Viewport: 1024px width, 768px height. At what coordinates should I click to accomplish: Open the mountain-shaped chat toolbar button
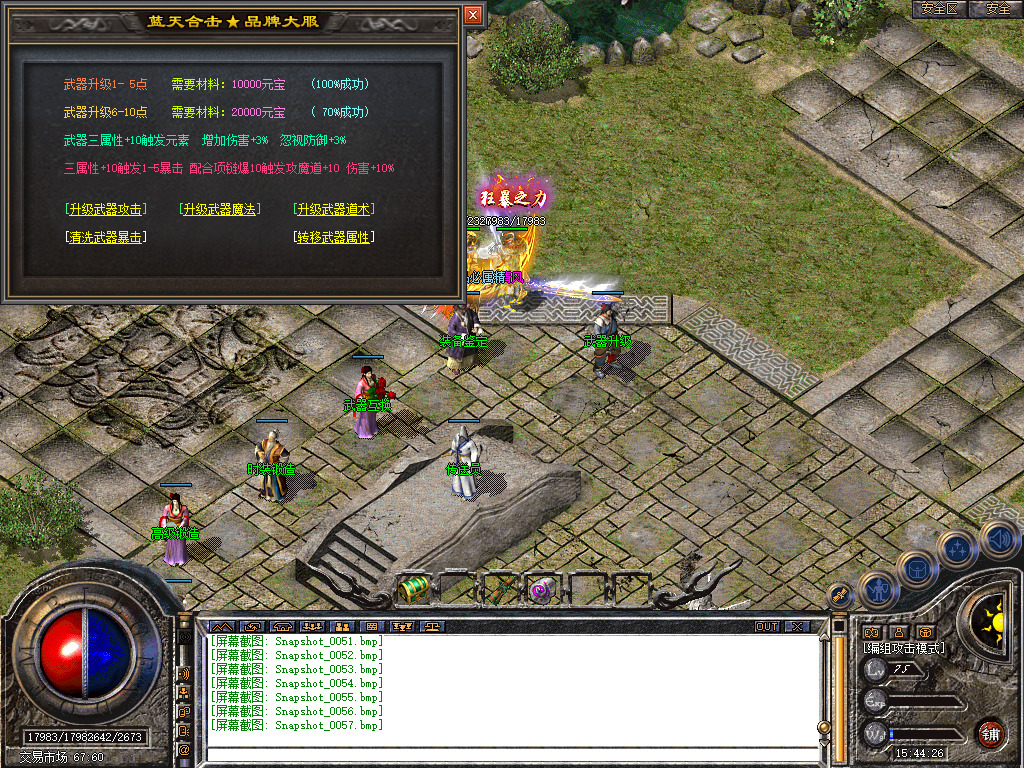point(220,626)
